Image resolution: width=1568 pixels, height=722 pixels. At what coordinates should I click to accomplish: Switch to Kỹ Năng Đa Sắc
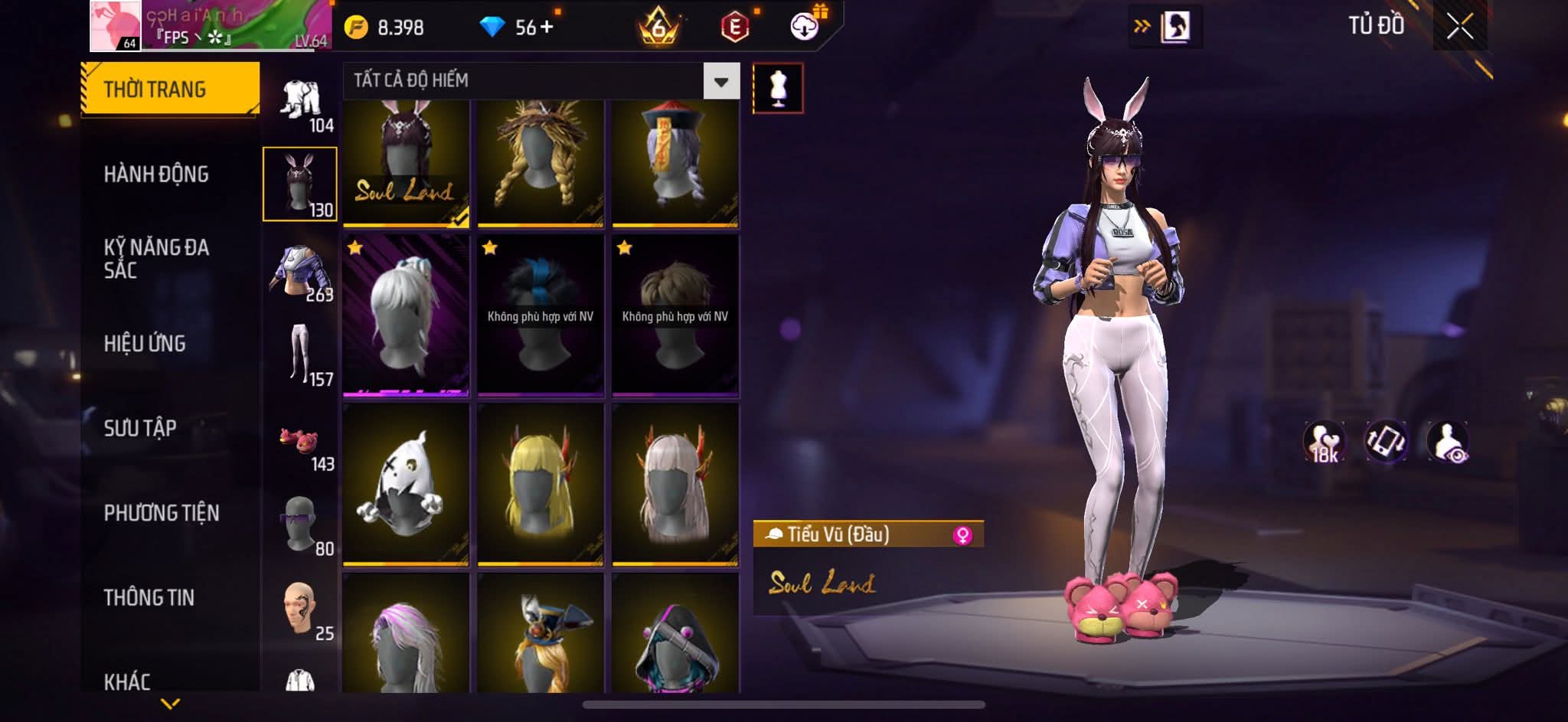156,259
